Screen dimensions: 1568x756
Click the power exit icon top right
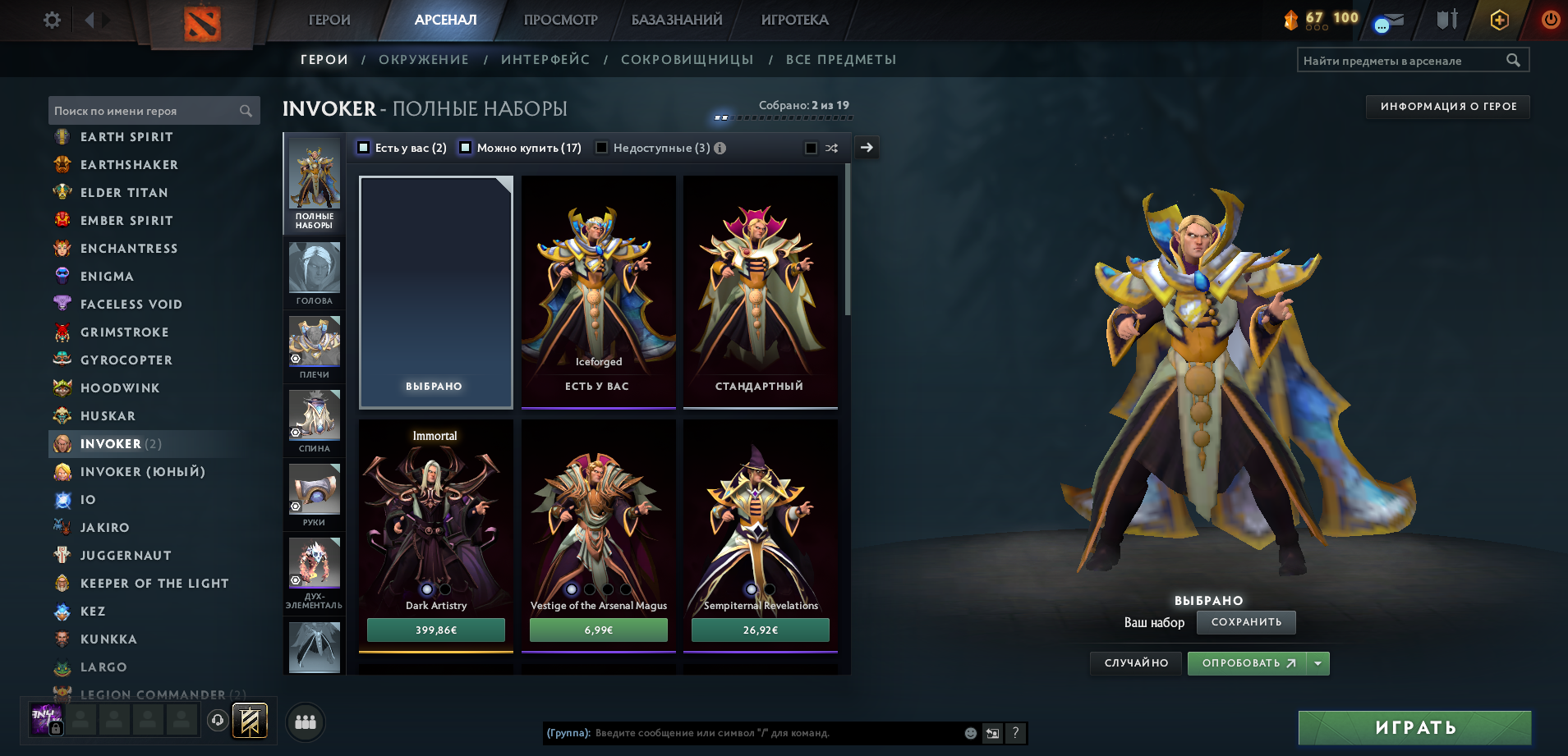pos(1551,19)
